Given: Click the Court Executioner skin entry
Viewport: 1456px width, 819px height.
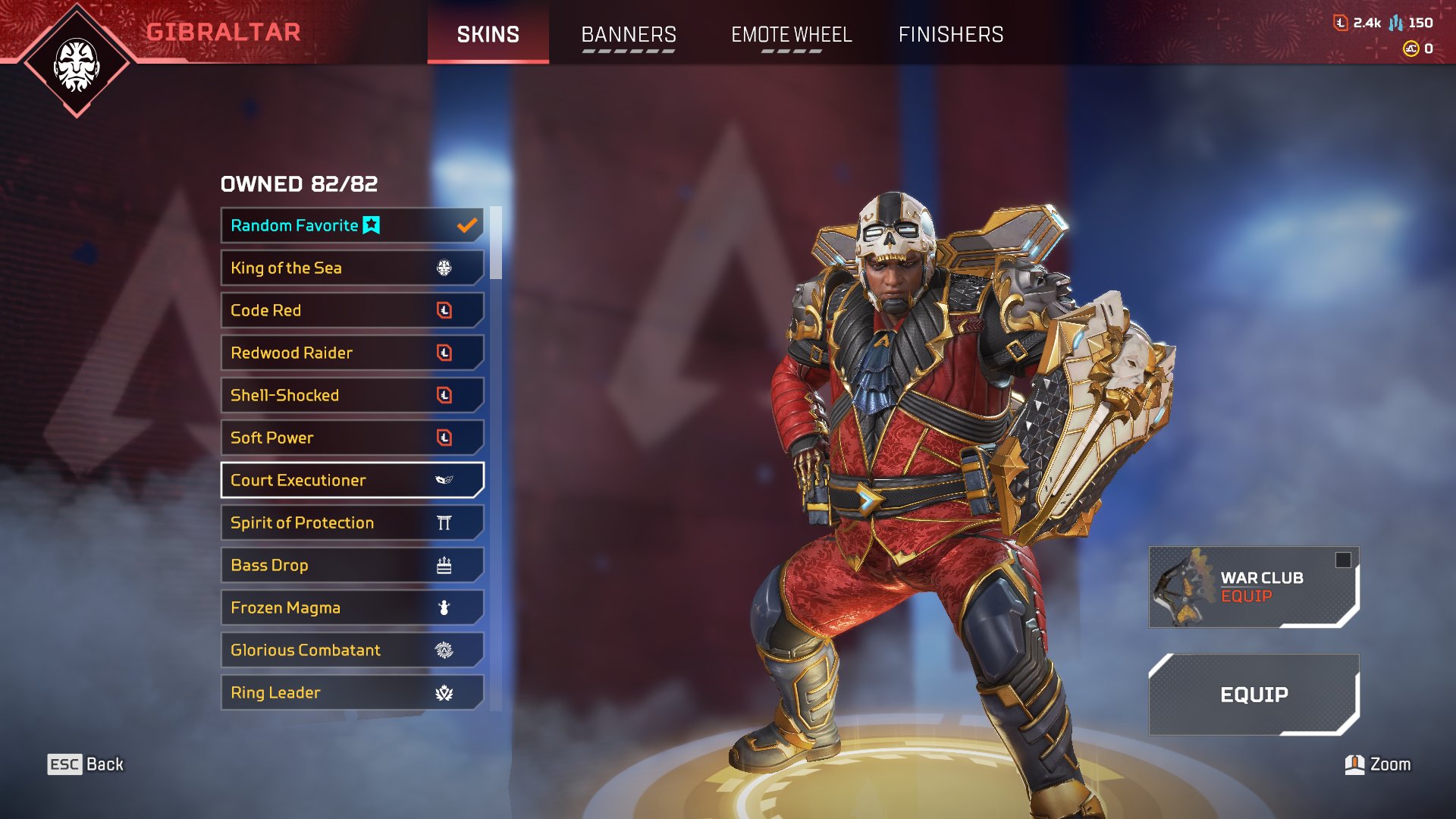Looking at the screenshot, I should point(352,480).
